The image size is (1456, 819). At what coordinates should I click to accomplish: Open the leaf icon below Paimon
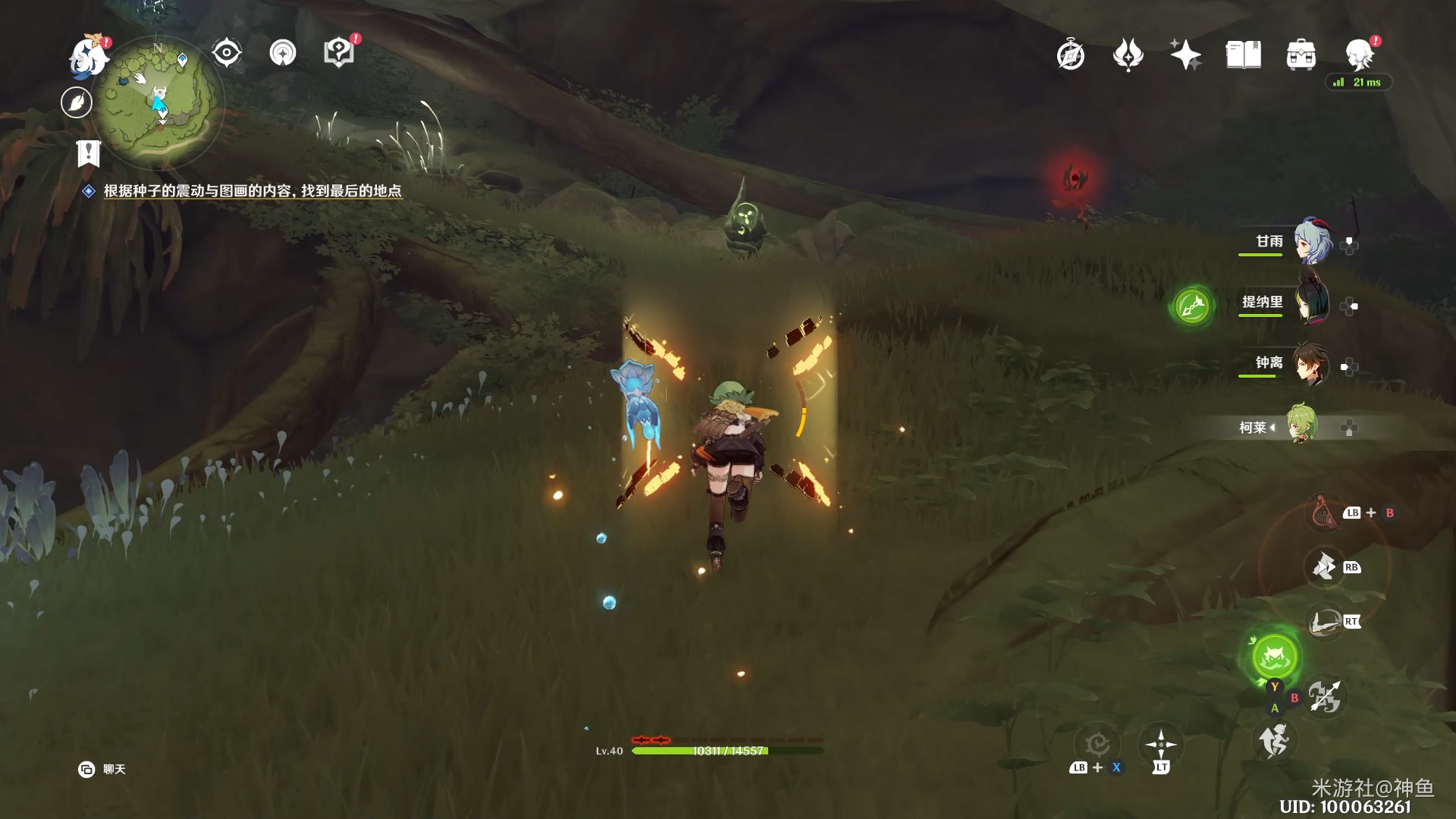click(77, 102)
